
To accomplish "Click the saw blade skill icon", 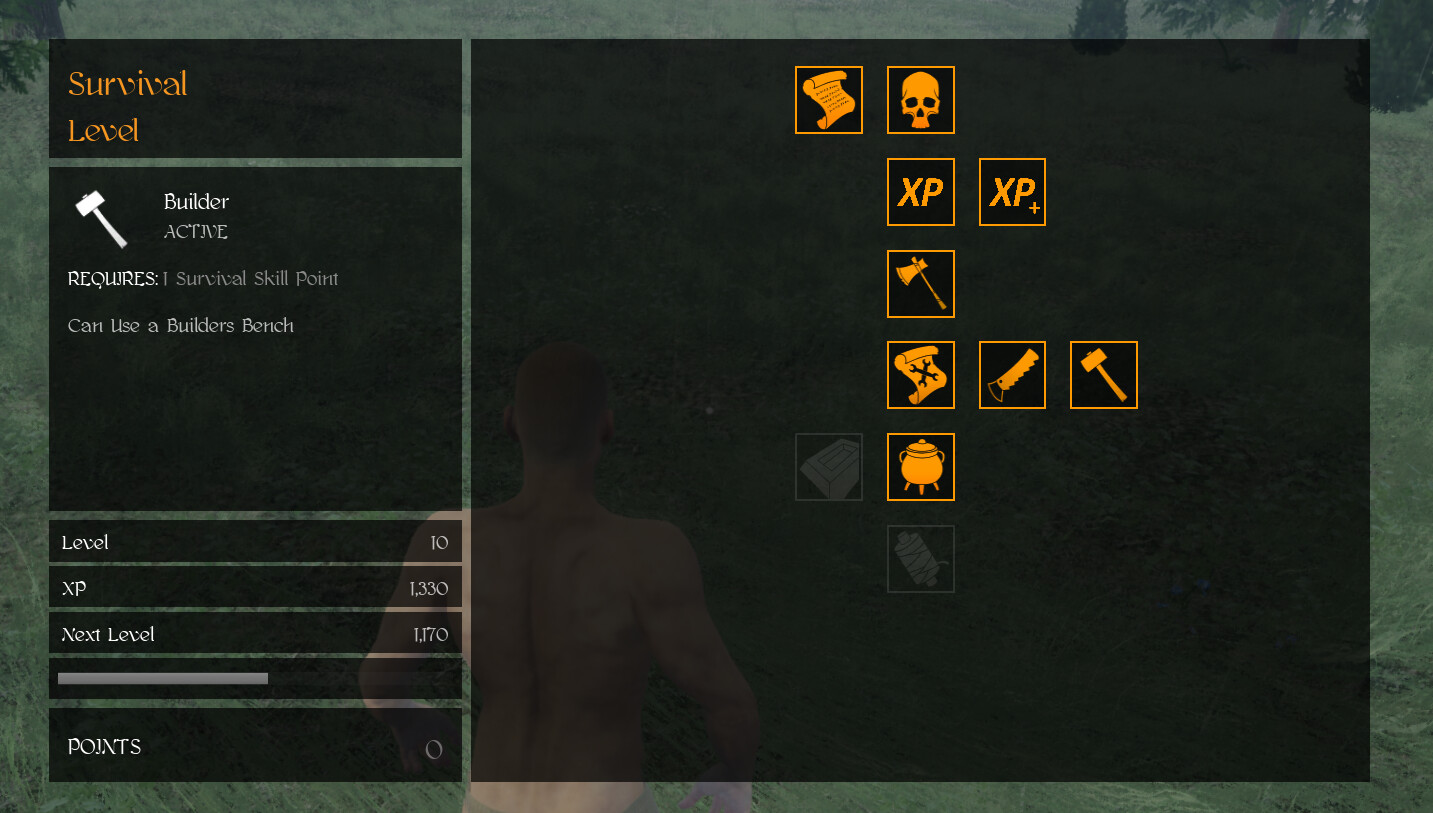I will 1012,375.
